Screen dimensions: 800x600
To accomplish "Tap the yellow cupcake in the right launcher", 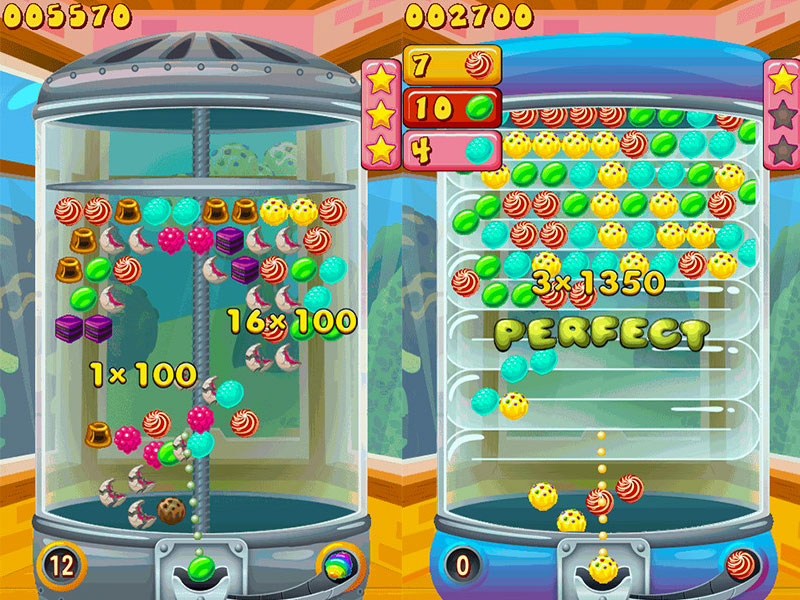I will [x=602, y=569].
